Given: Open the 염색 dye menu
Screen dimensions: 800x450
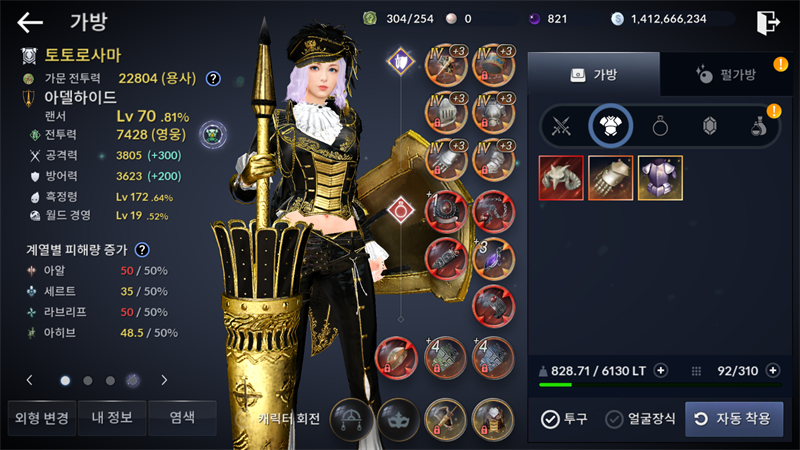Looking at the screenshot, I should [x=182, y=418].
